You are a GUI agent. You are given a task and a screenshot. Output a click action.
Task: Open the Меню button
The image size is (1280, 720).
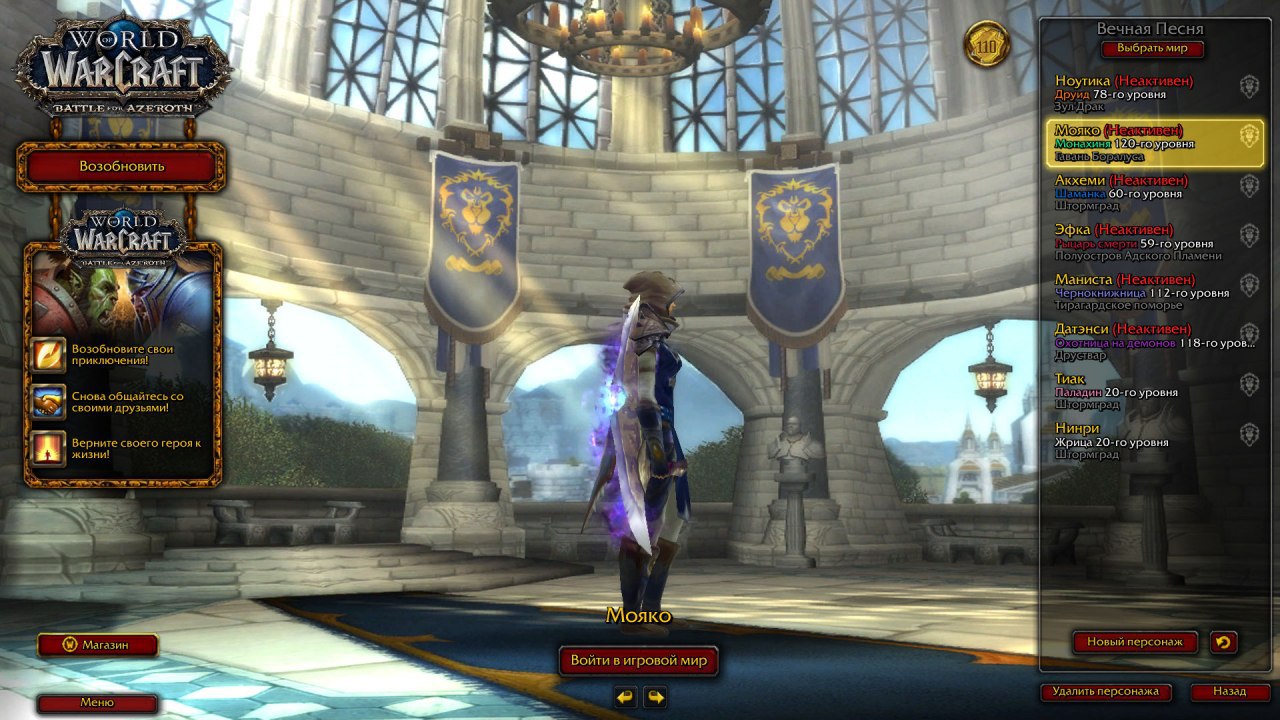[98, 703]
